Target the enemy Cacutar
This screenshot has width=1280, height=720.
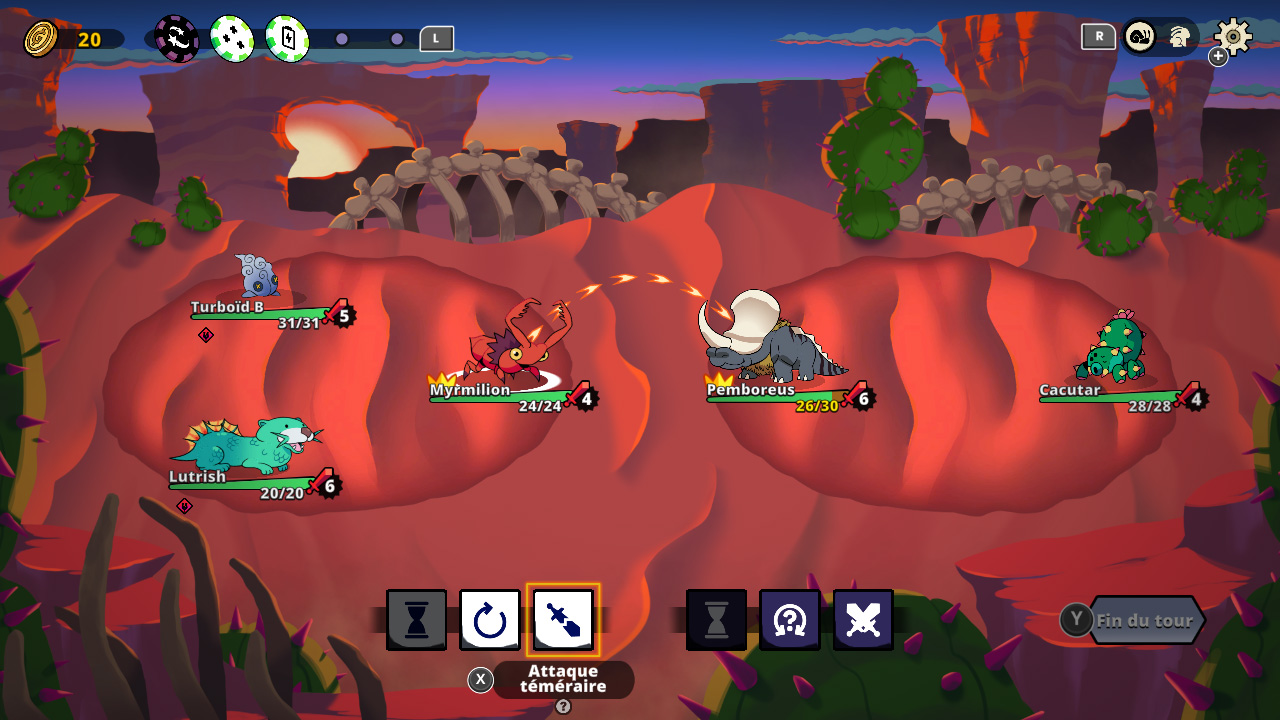coord(1112,350)
